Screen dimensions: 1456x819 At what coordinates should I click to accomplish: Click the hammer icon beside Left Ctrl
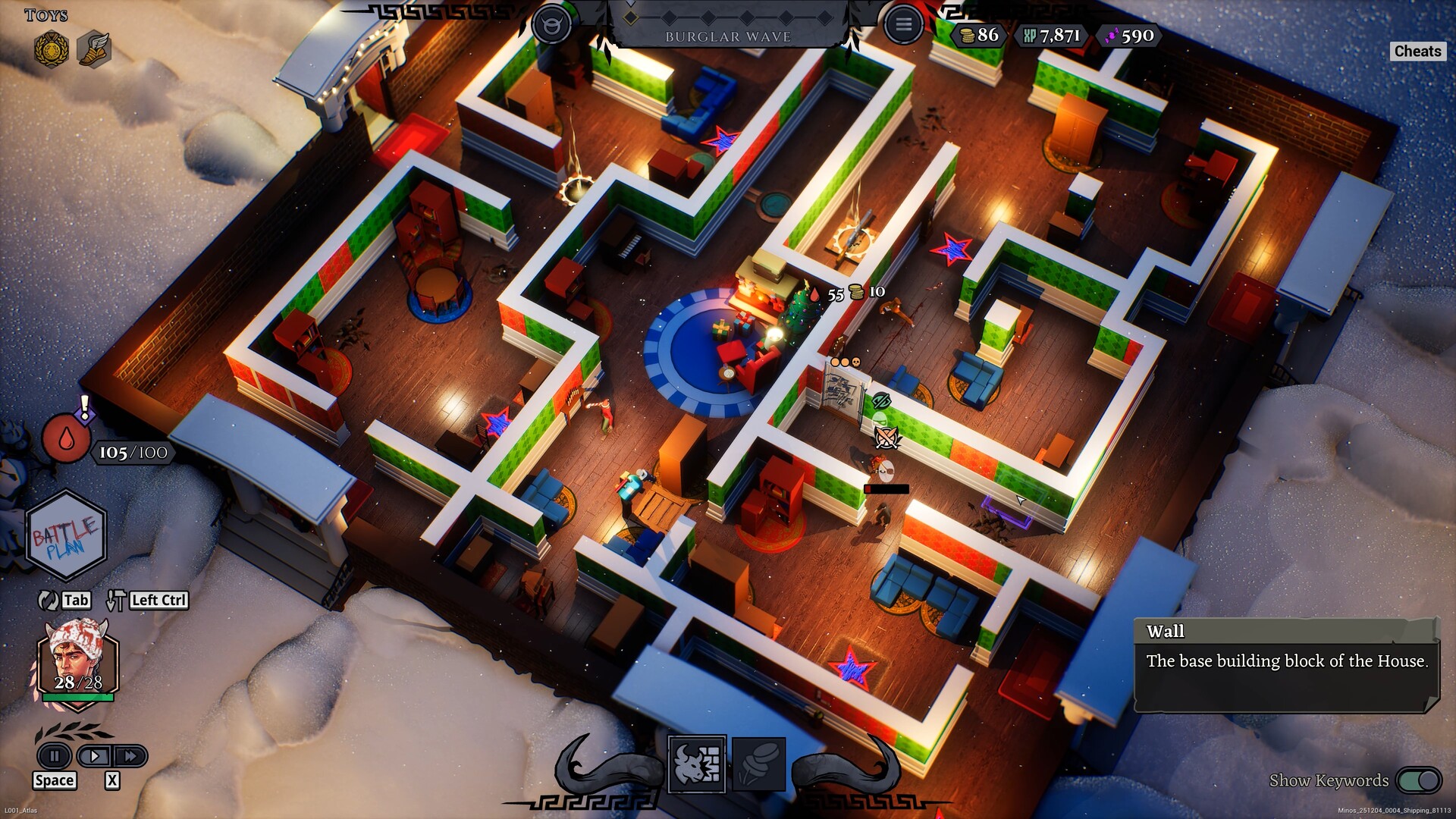point(115,600)
